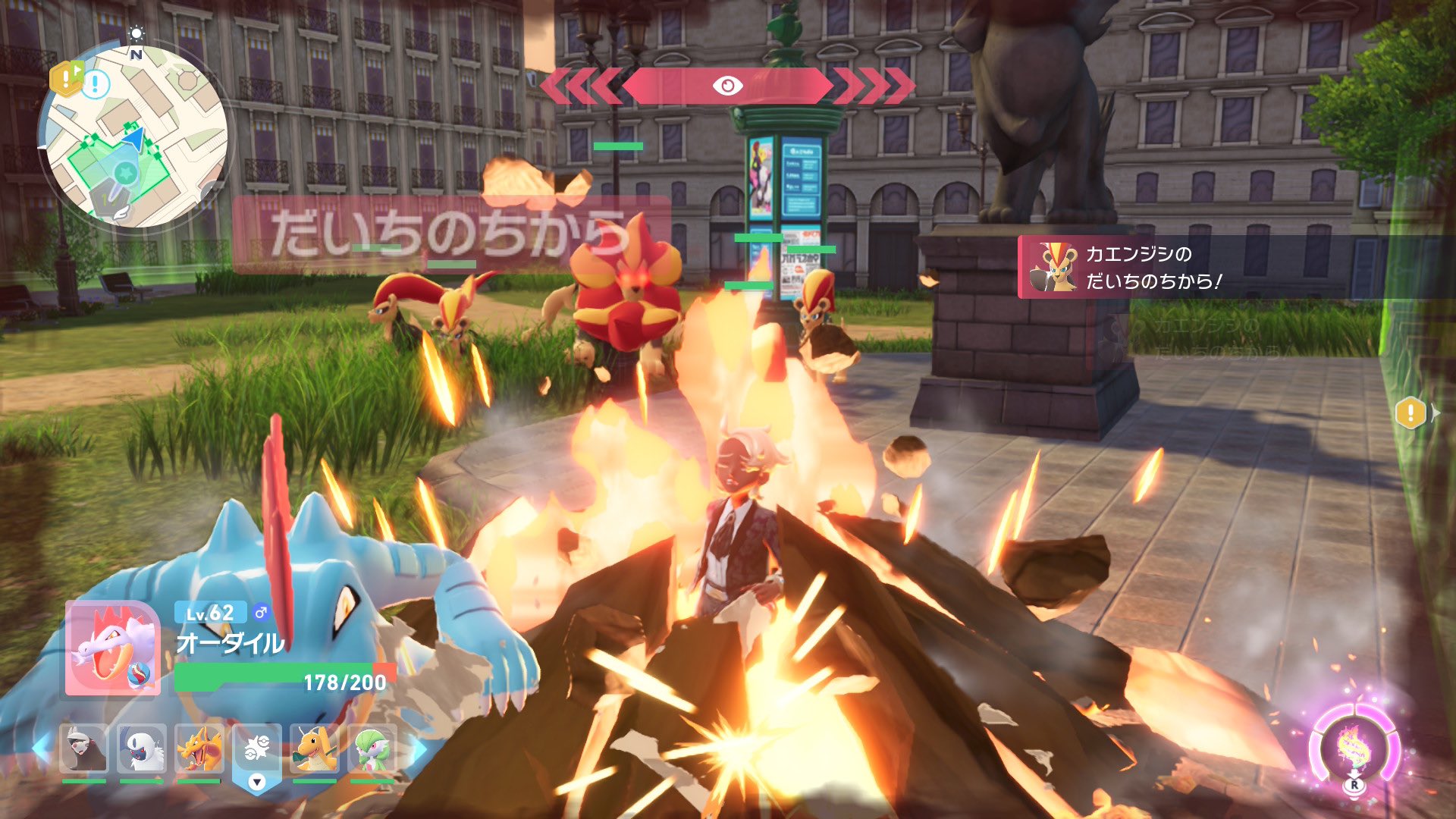Open the yellow exclamation hexagon notification

(x=1410, y=413)
